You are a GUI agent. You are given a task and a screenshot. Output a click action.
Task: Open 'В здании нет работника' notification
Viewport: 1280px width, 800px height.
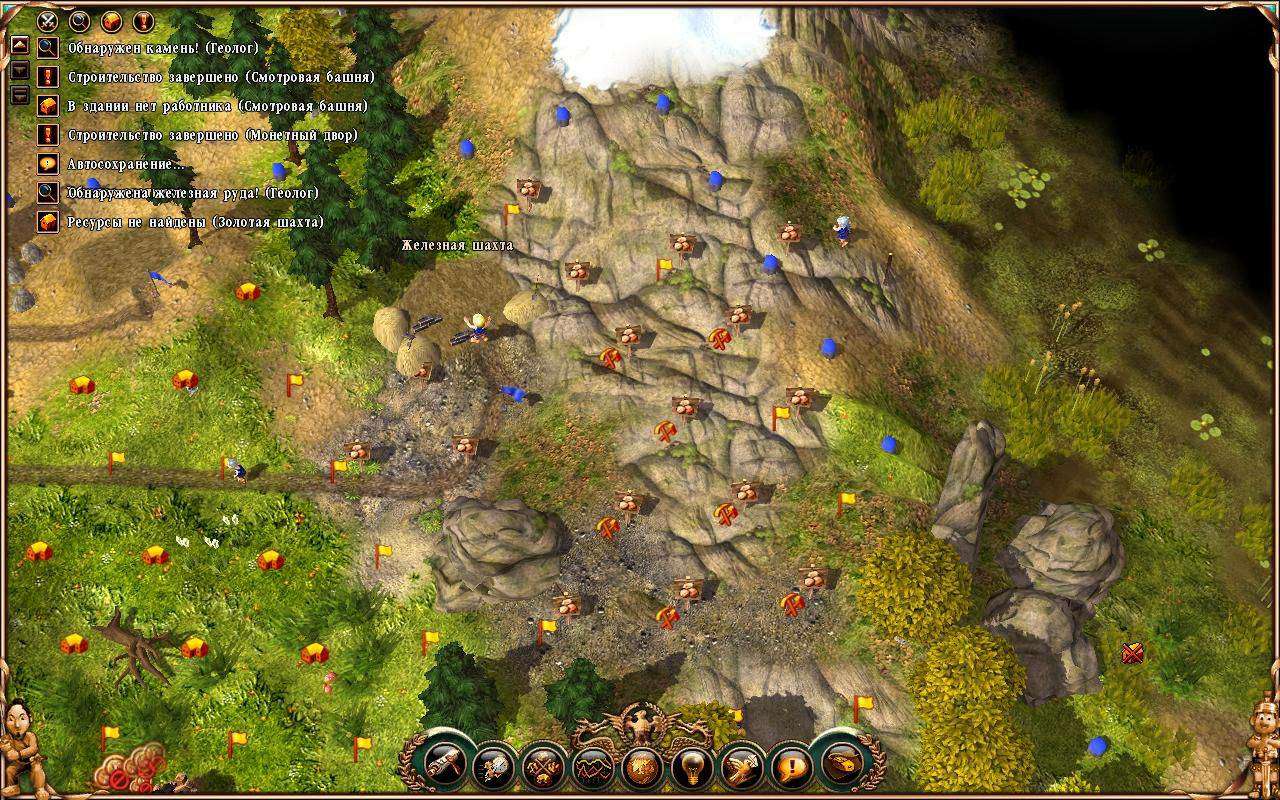217,105
